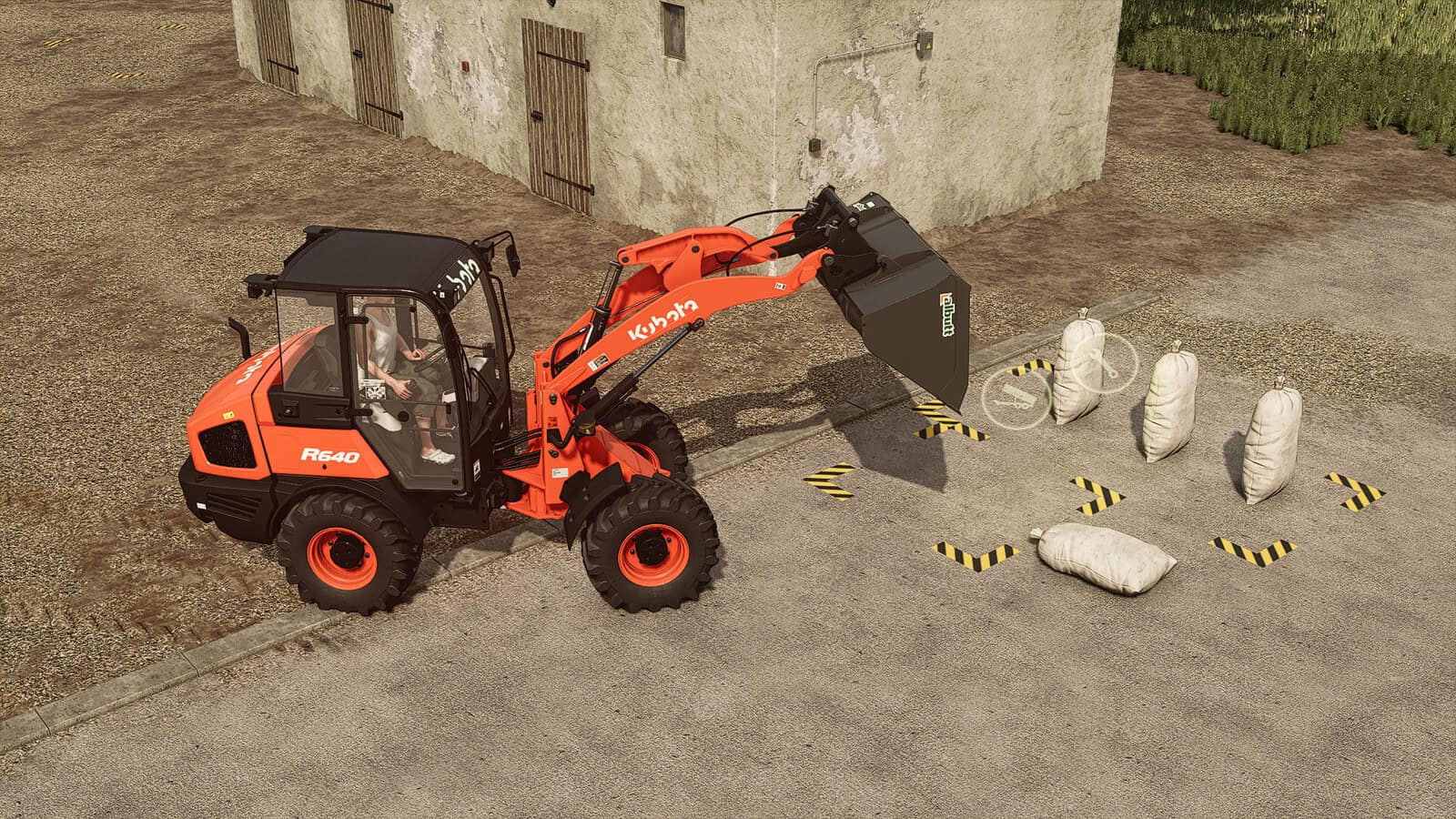Viewport: 1456px width, 819px height.
Task: Select the trailer marker icon
Action: (x=1016, y=394)
